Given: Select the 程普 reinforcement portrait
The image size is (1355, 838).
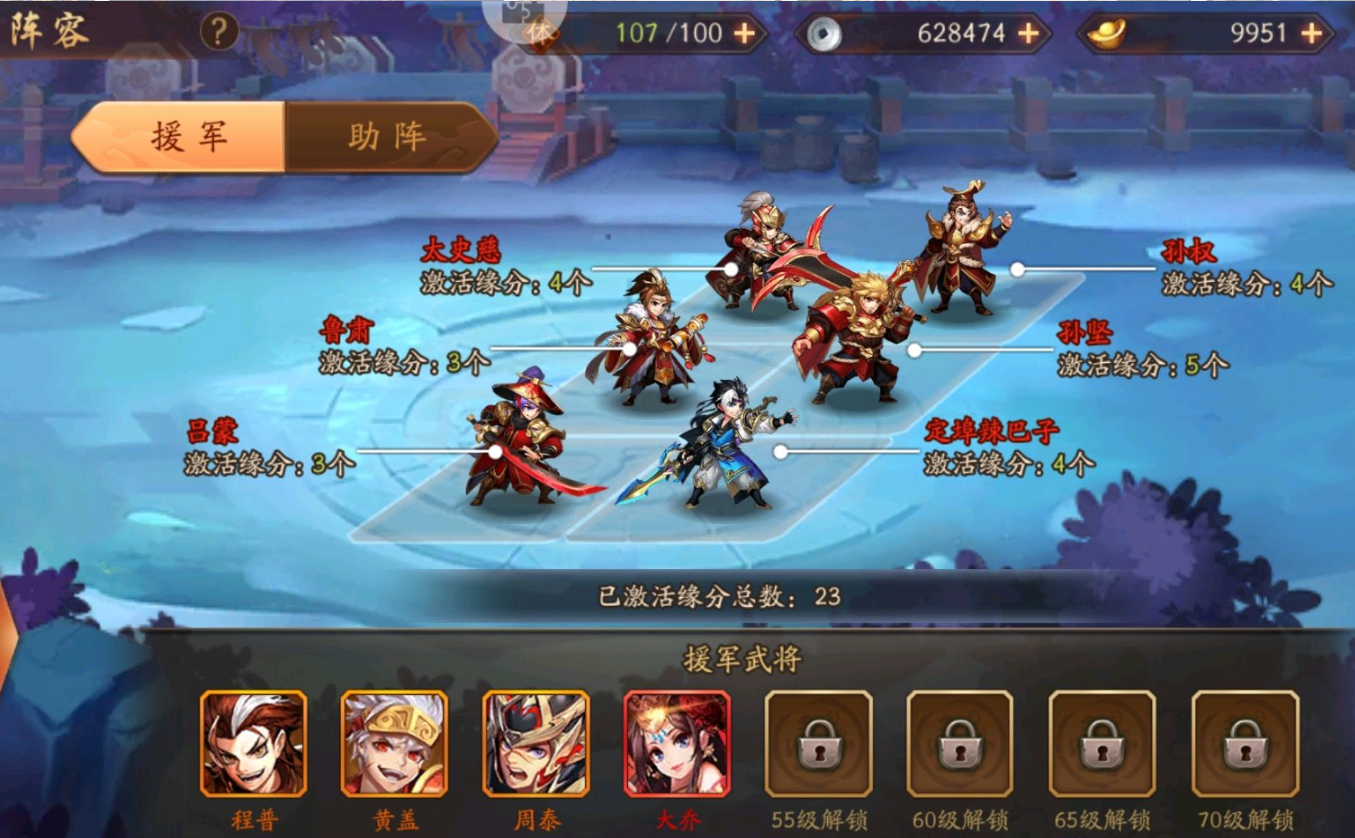Looking at the screenshot, I should coord(255,745).
